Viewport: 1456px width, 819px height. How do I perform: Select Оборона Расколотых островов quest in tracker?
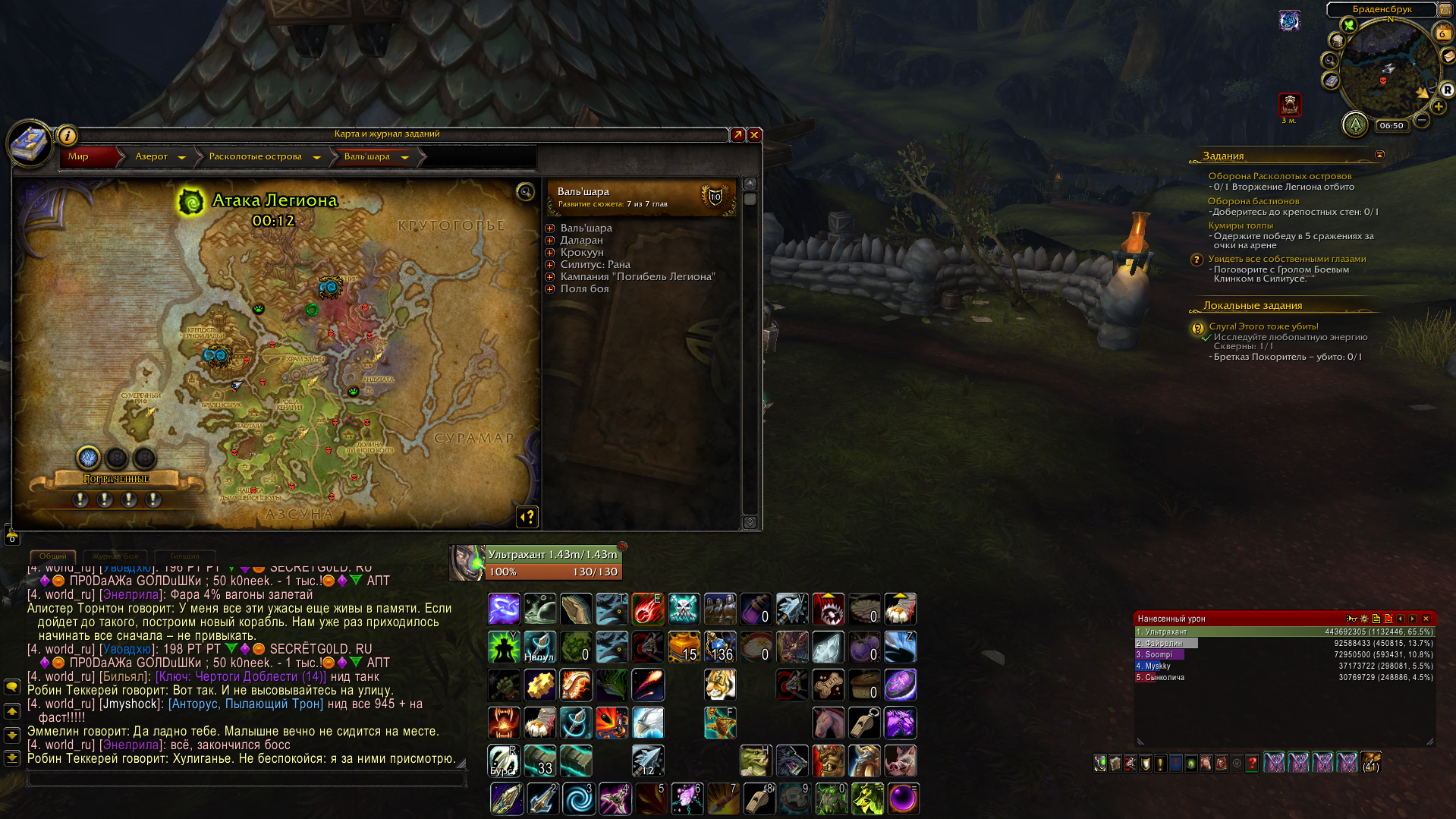(1279, 176)
